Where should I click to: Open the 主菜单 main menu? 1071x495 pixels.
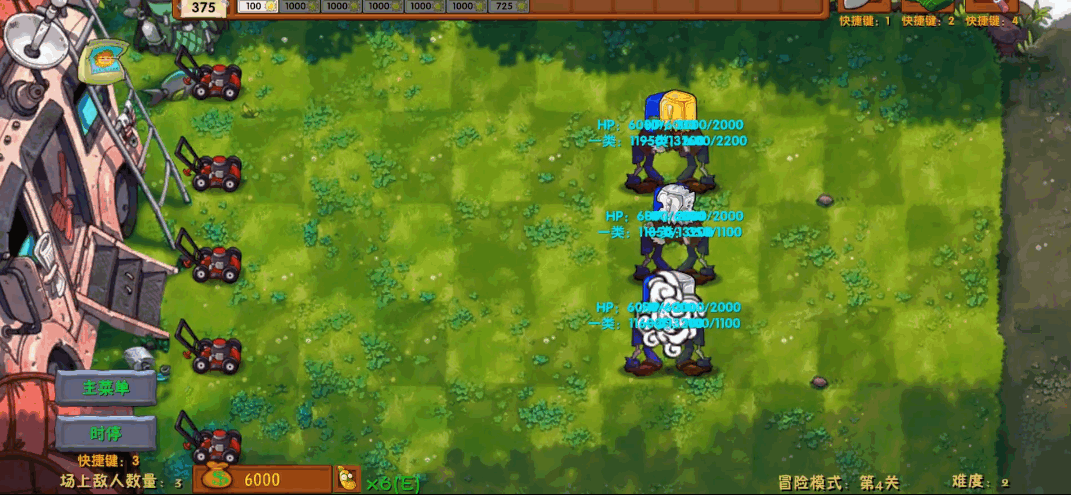[x=106, y=388]
